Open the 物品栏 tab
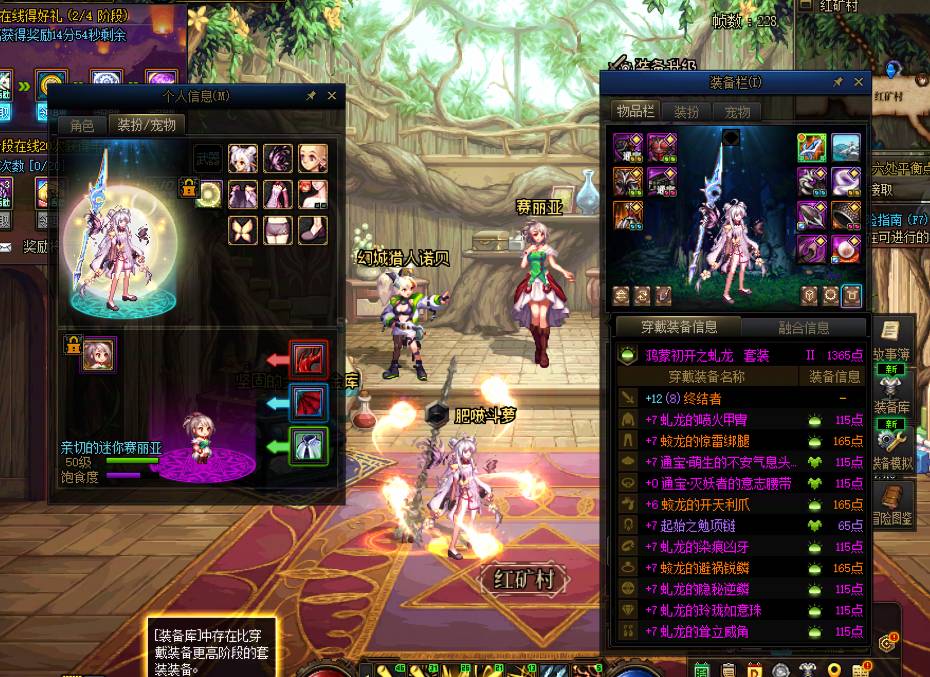Screen dimensions: 930x677 [635, 112]
